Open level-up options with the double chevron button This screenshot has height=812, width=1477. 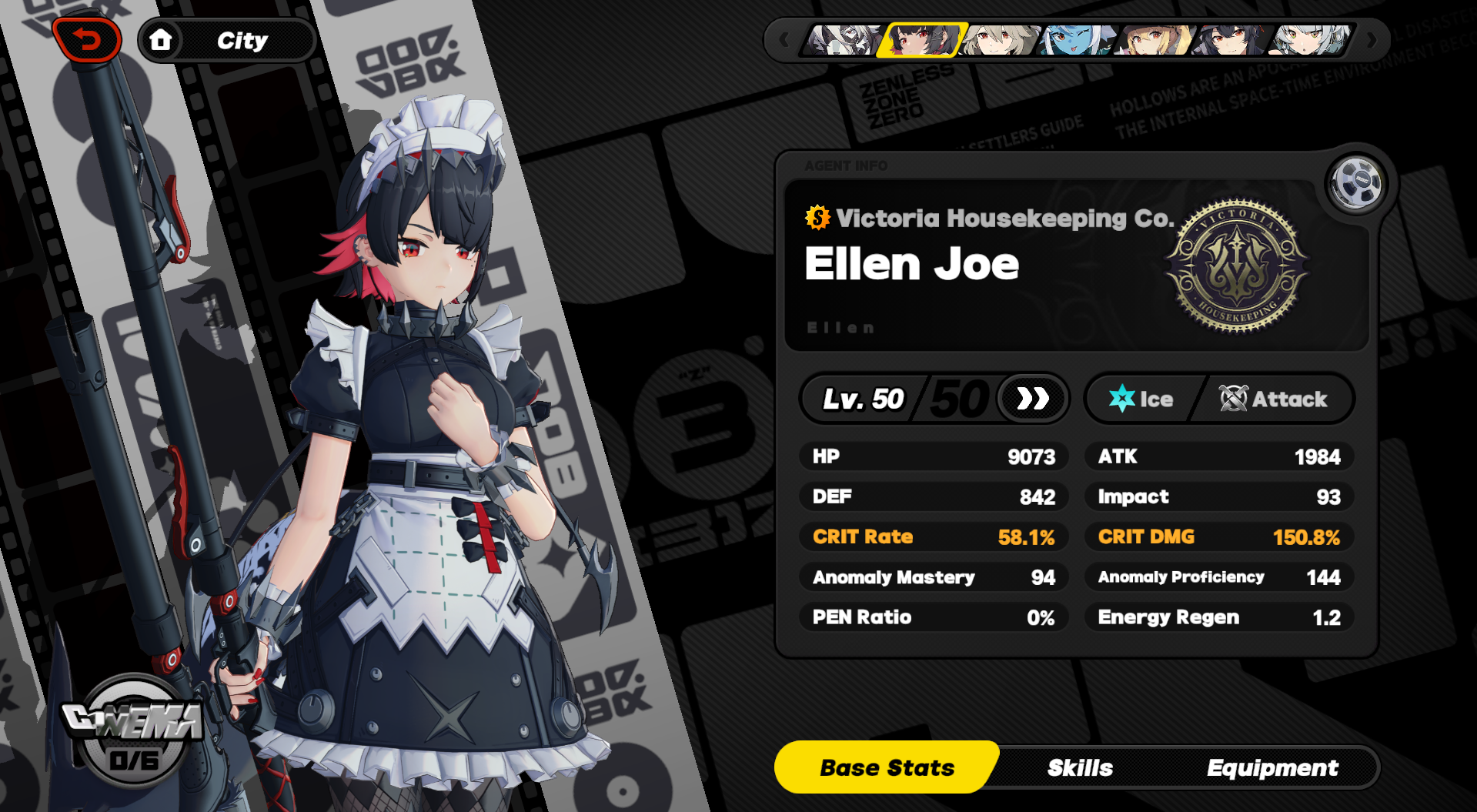(1031, 398)
